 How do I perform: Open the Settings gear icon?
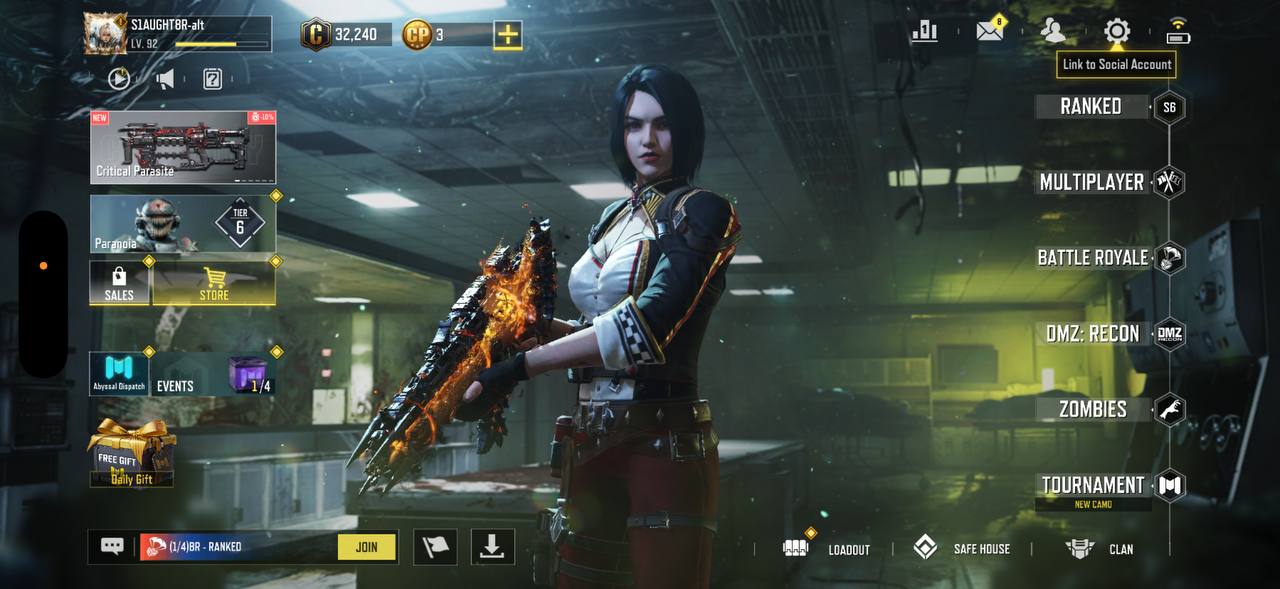tap(1116, 31)
